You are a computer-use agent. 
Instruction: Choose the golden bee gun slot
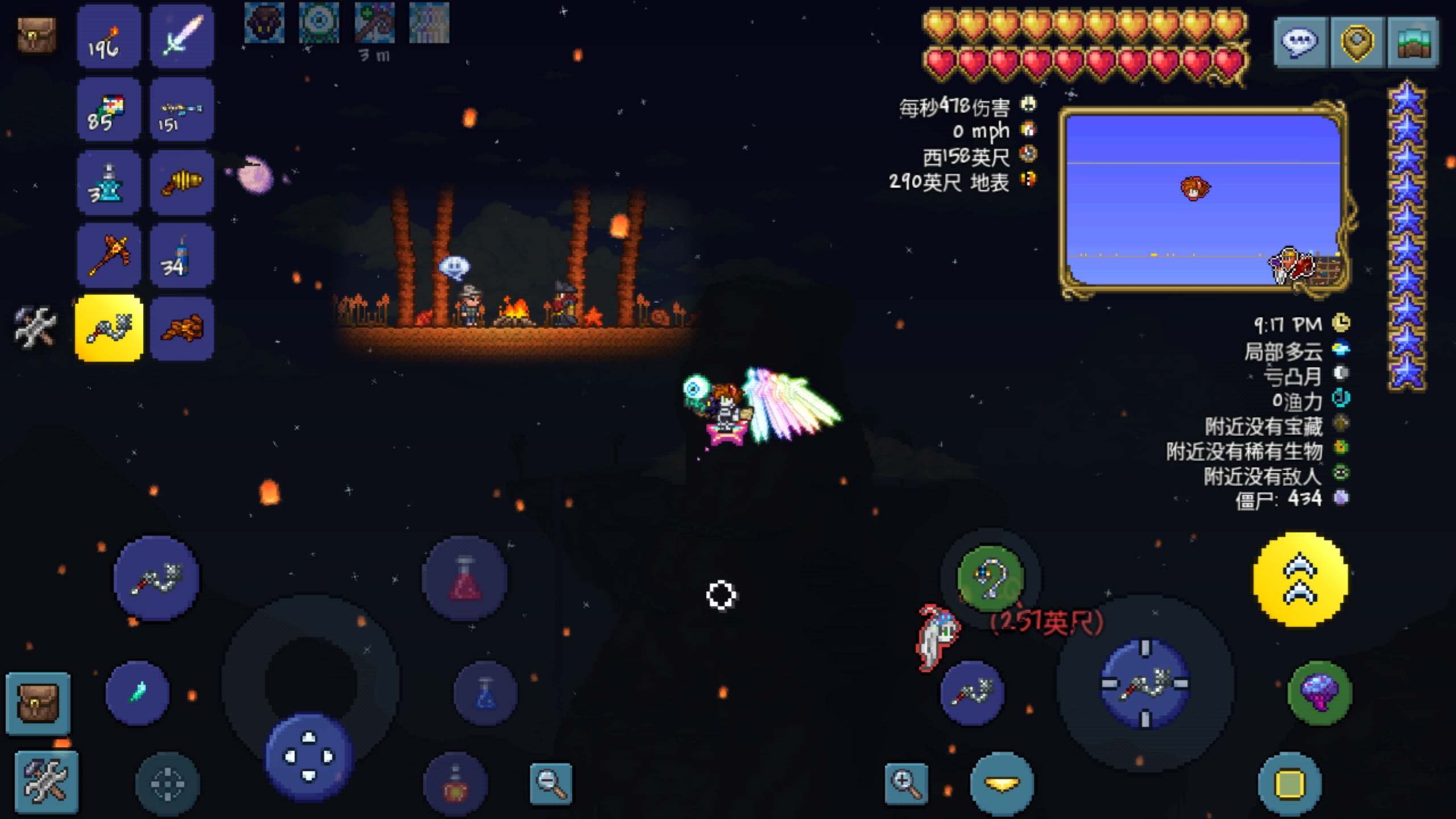point(181,183)
